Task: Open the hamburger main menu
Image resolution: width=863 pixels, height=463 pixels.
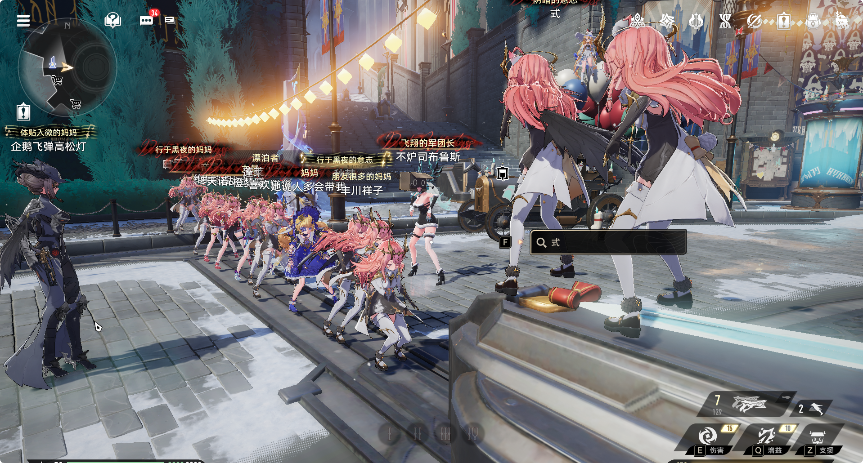Action: coord(23,20)
